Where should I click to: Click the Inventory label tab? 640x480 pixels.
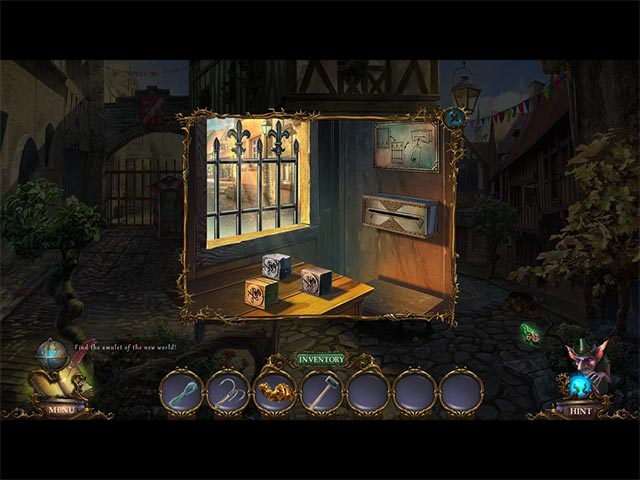click(321, 359)
